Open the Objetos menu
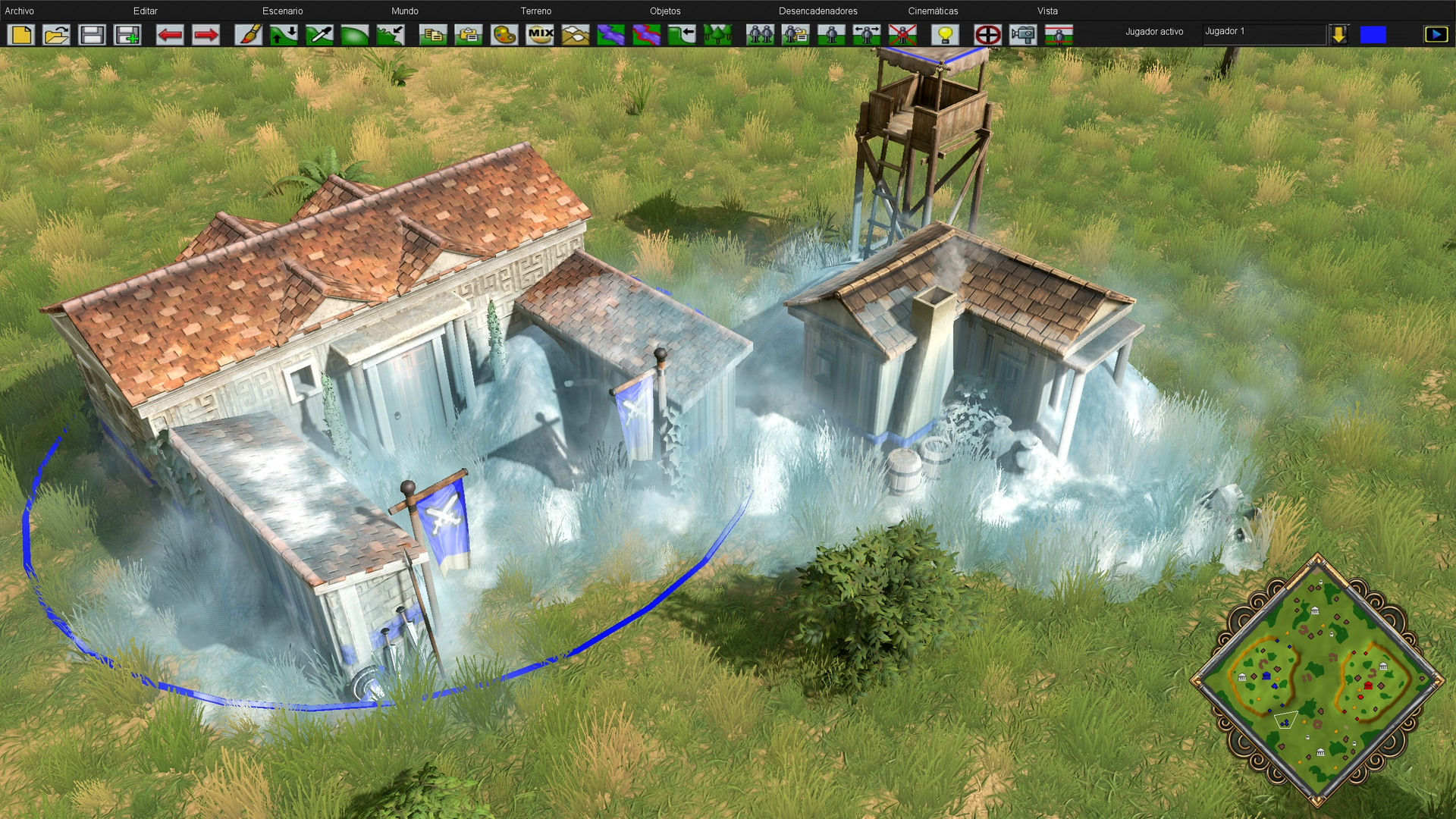The width and height of the screenshot is (1456, 819). pyautogui.click(x=665, y=11)
